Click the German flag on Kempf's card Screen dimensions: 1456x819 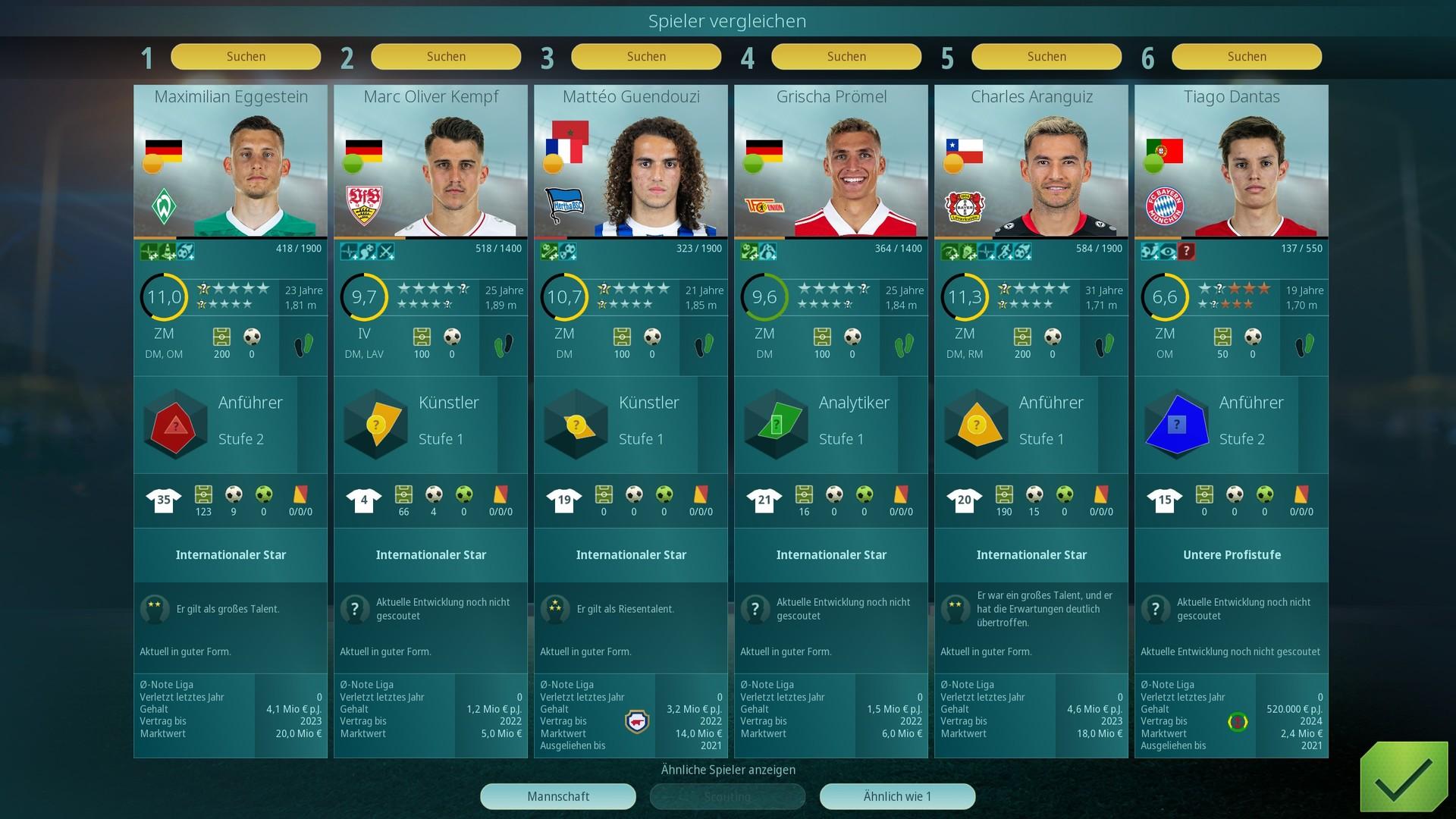point(366,149)
